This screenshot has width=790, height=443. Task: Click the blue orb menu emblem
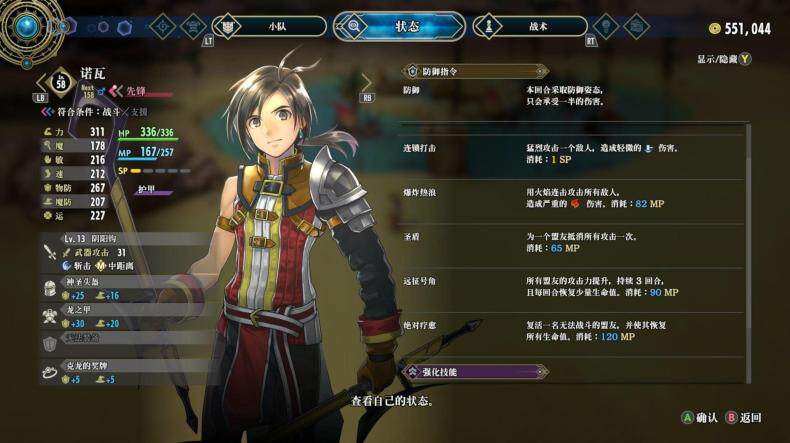[27, 27]
